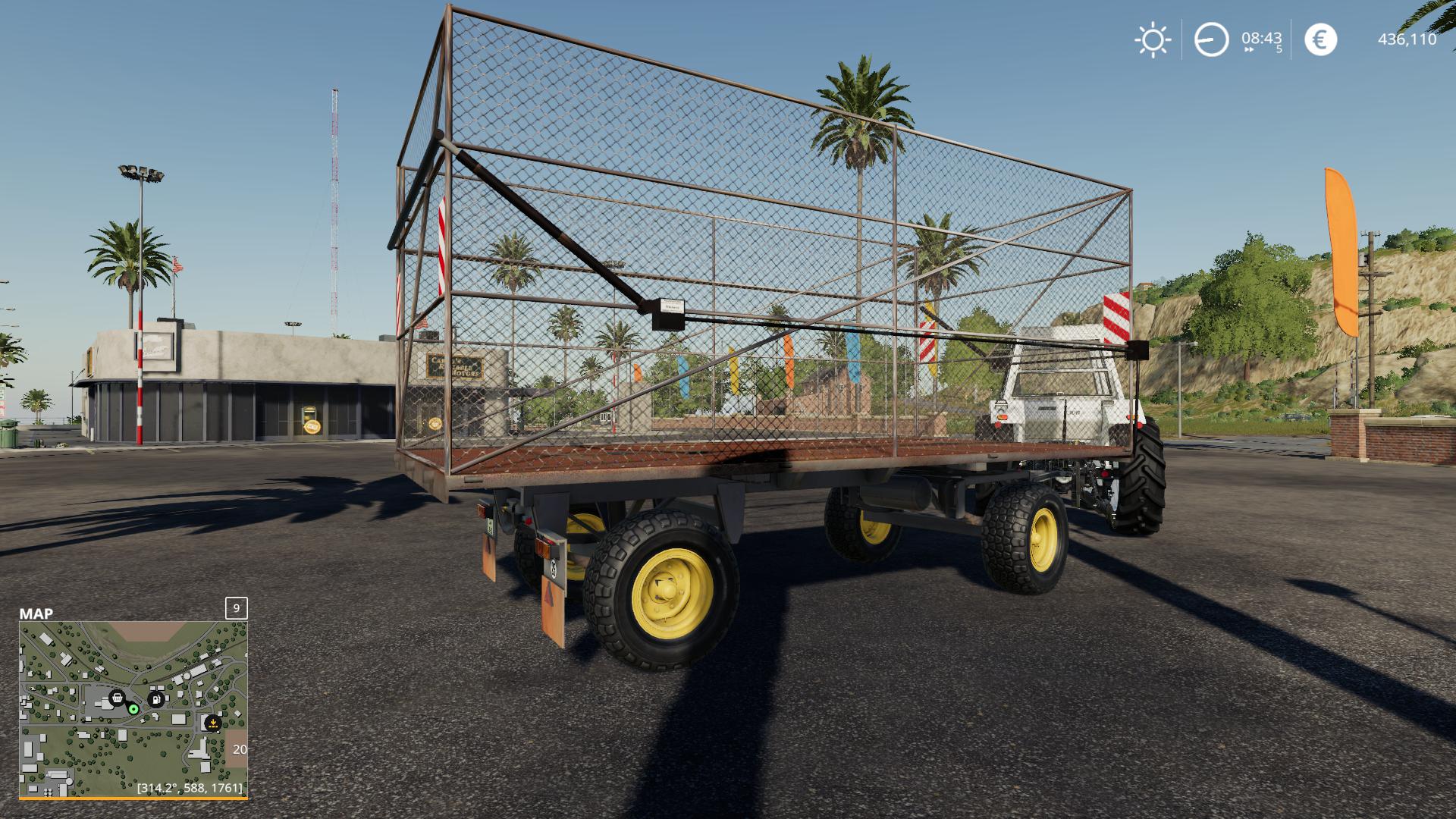
Task: Click the green player marker on minimap
Action: (x=133, y=709)
